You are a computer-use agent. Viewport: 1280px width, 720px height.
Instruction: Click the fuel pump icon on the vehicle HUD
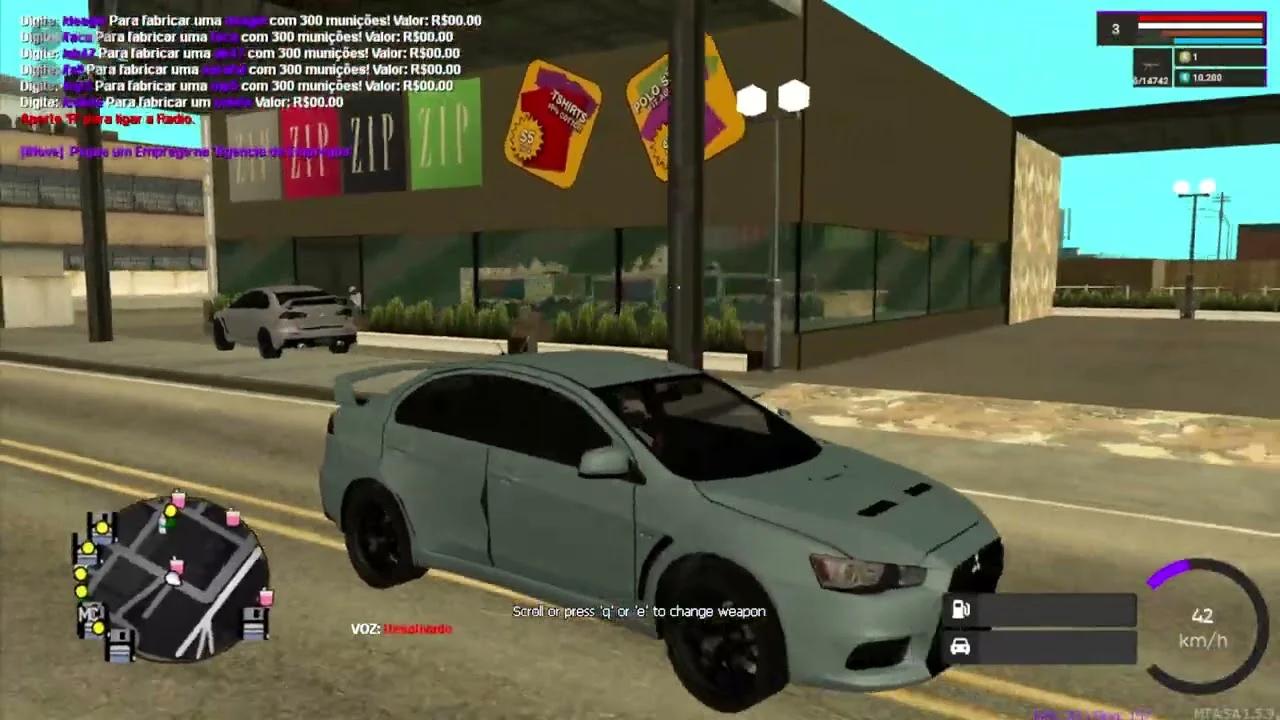pos(961,610)
